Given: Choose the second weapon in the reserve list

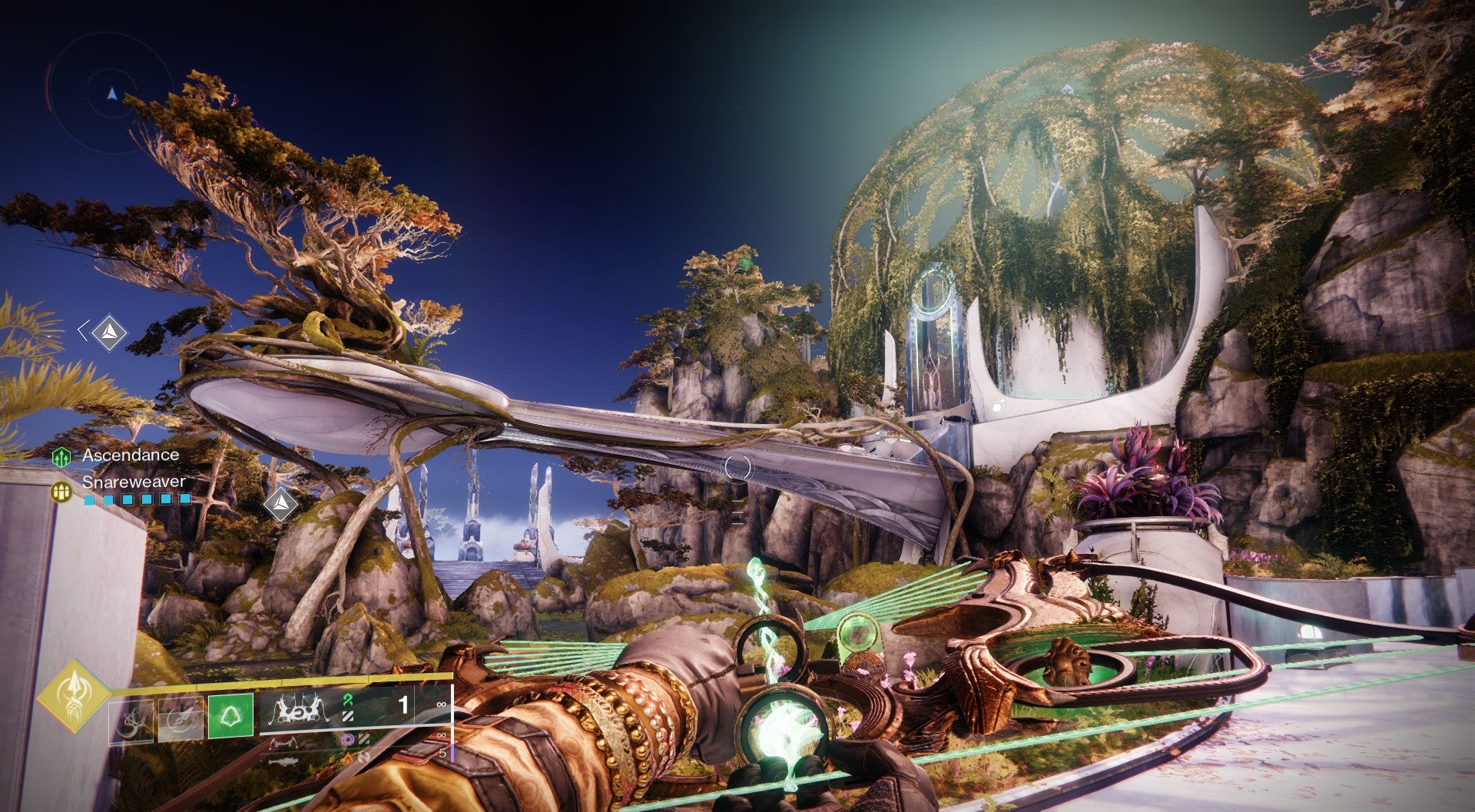Looking at the screenshot, I should 283,743.
